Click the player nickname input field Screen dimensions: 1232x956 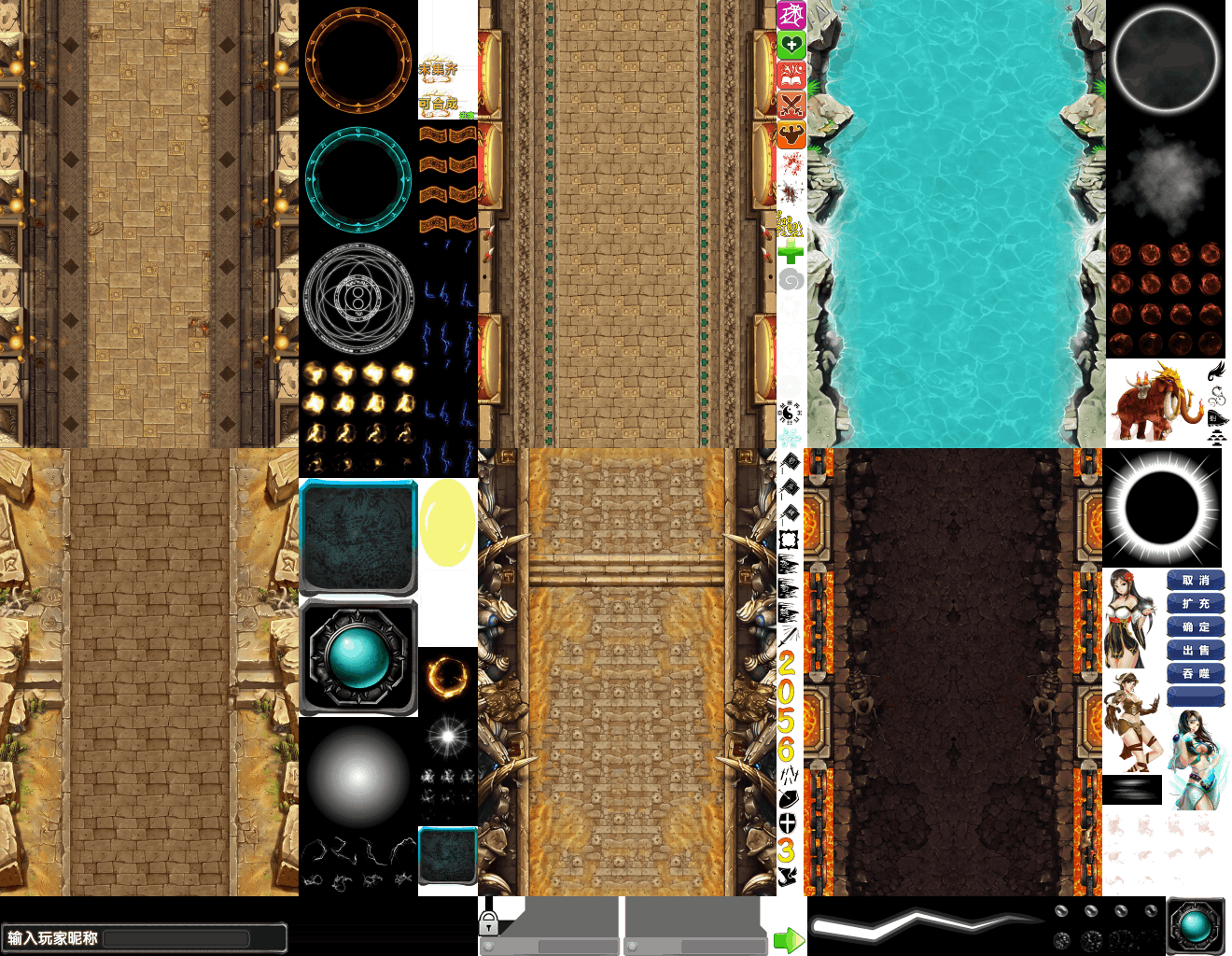(175, 938)
